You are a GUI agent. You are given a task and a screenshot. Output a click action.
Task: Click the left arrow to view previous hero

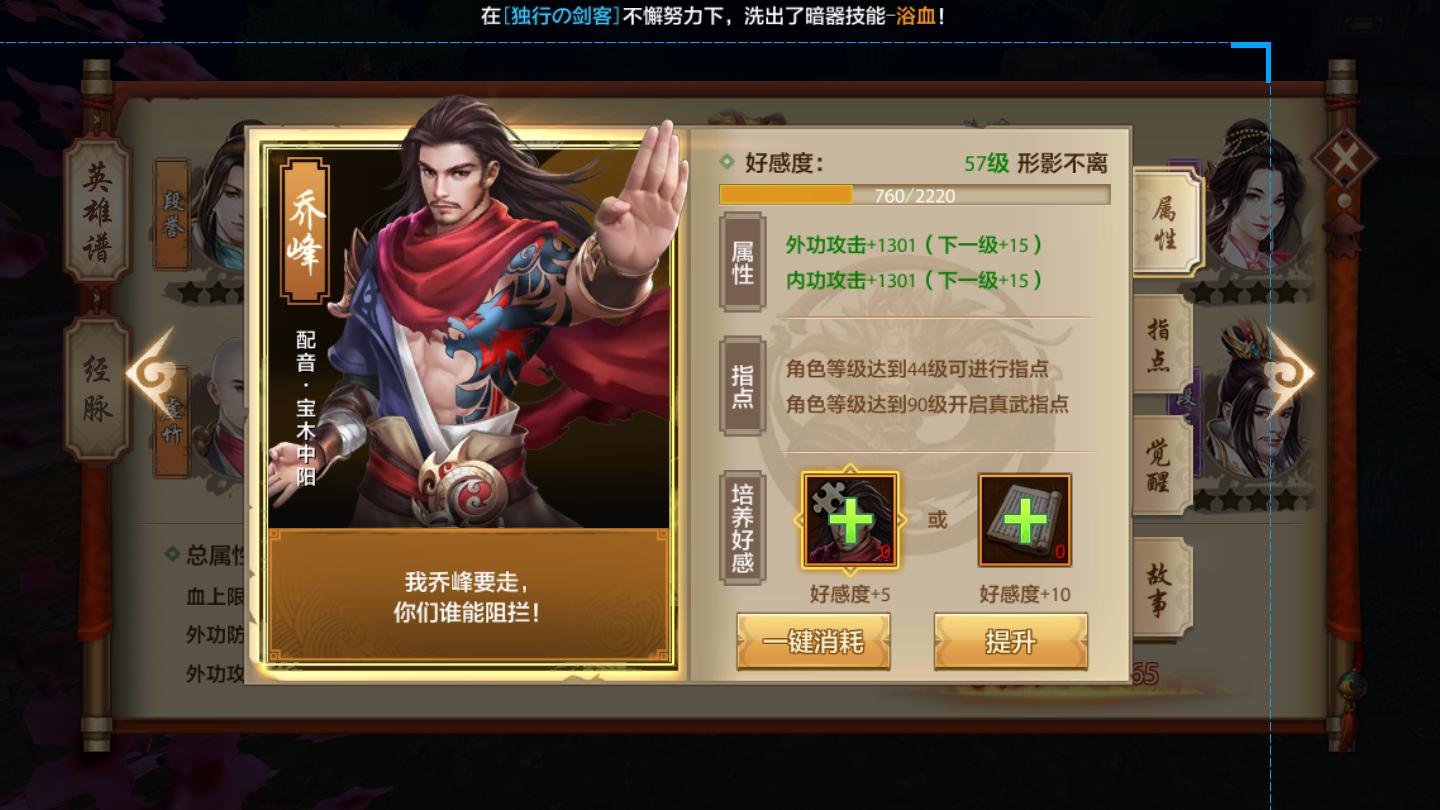click(146, 372)
